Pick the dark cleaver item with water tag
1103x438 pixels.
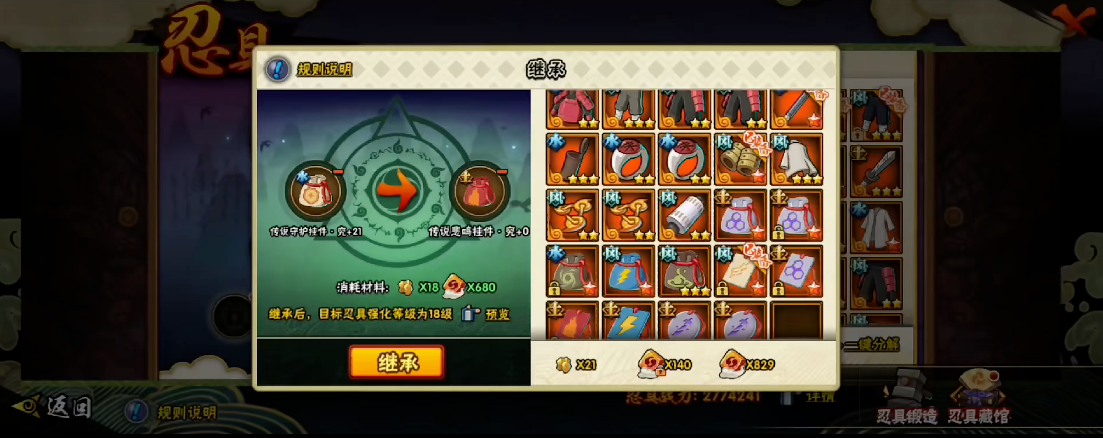(x=572, y=159)
